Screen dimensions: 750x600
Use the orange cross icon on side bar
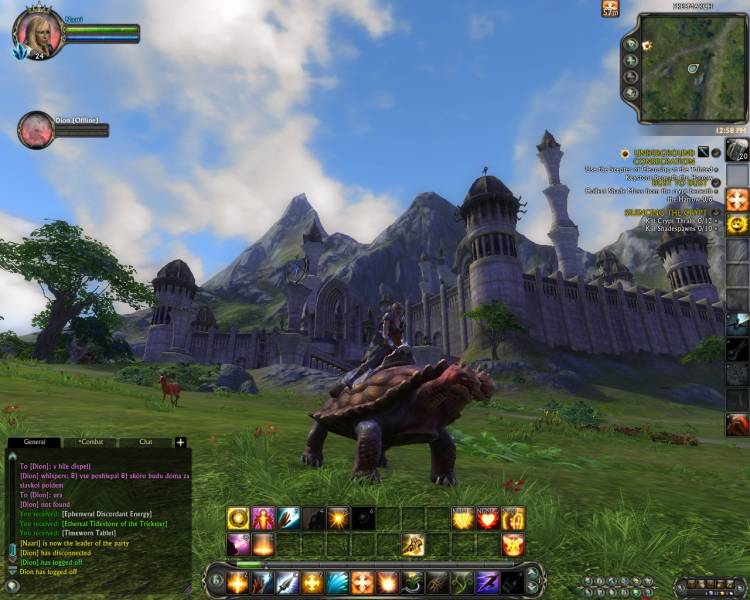pyautogui.click(x=737, y=198)
